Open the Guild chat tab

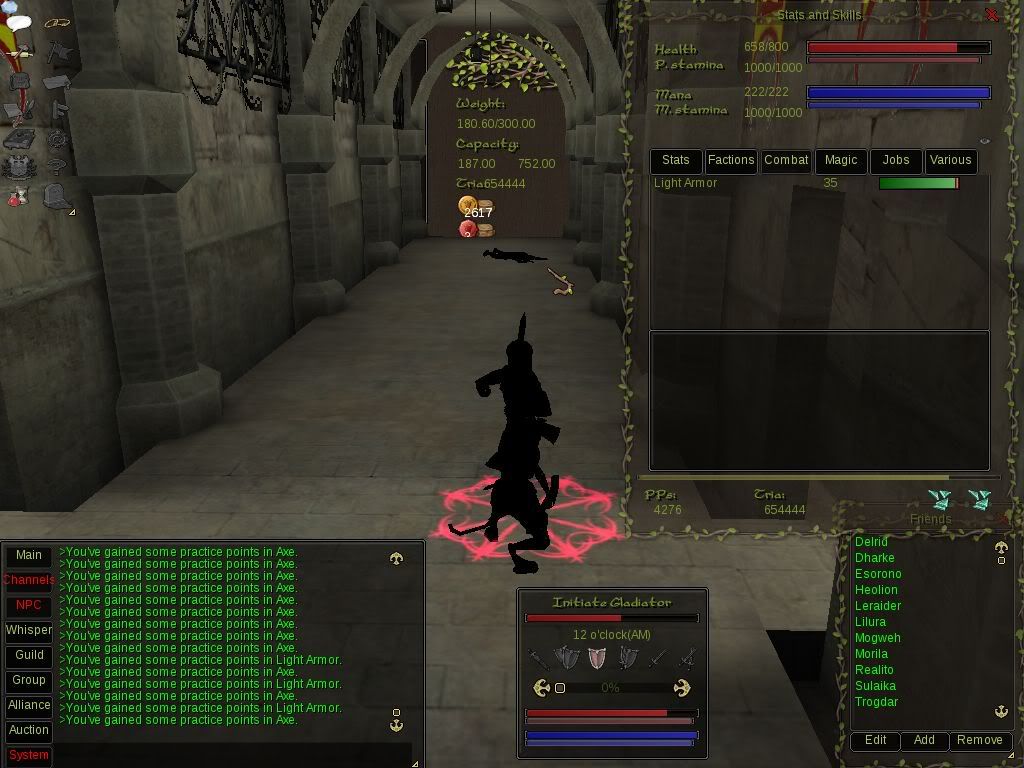(x=29, y=656)
